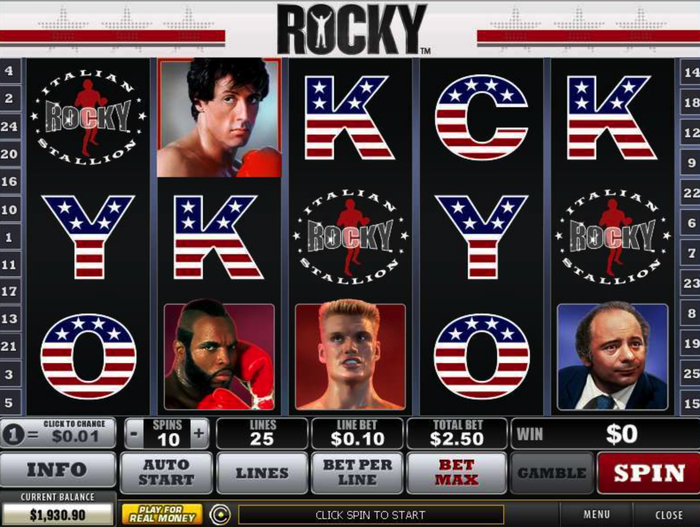Image resolution: width=700 pixels, height=527 pixels.
Task: Open the bottom bar MENU
Action: click(596, 515)
